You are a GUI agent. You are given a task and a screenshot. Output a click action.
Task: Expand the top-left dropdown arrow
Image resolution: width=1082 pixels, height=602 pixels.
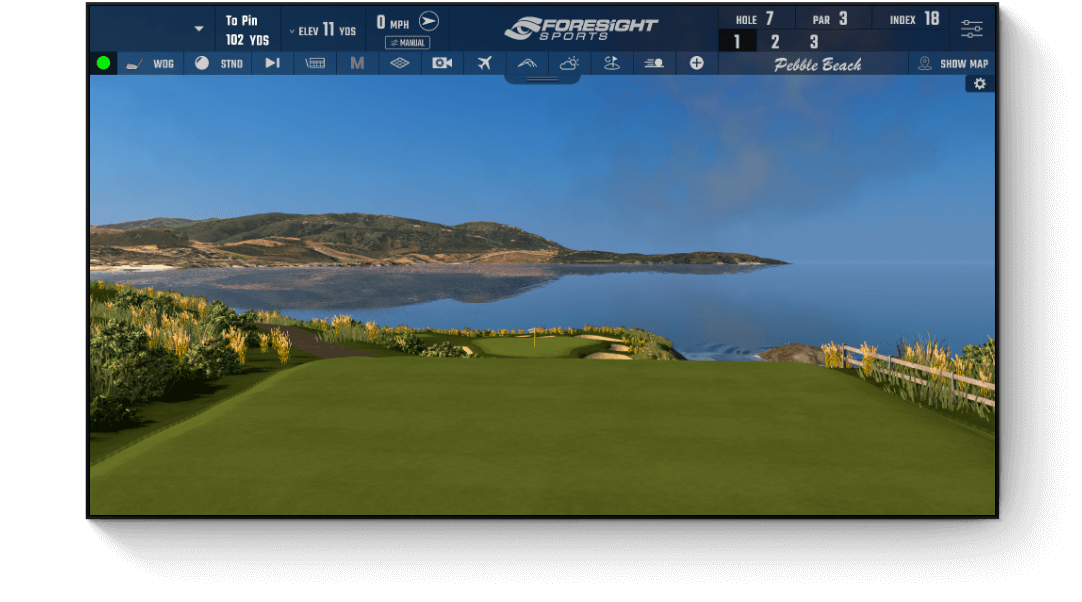pos(199,29)
